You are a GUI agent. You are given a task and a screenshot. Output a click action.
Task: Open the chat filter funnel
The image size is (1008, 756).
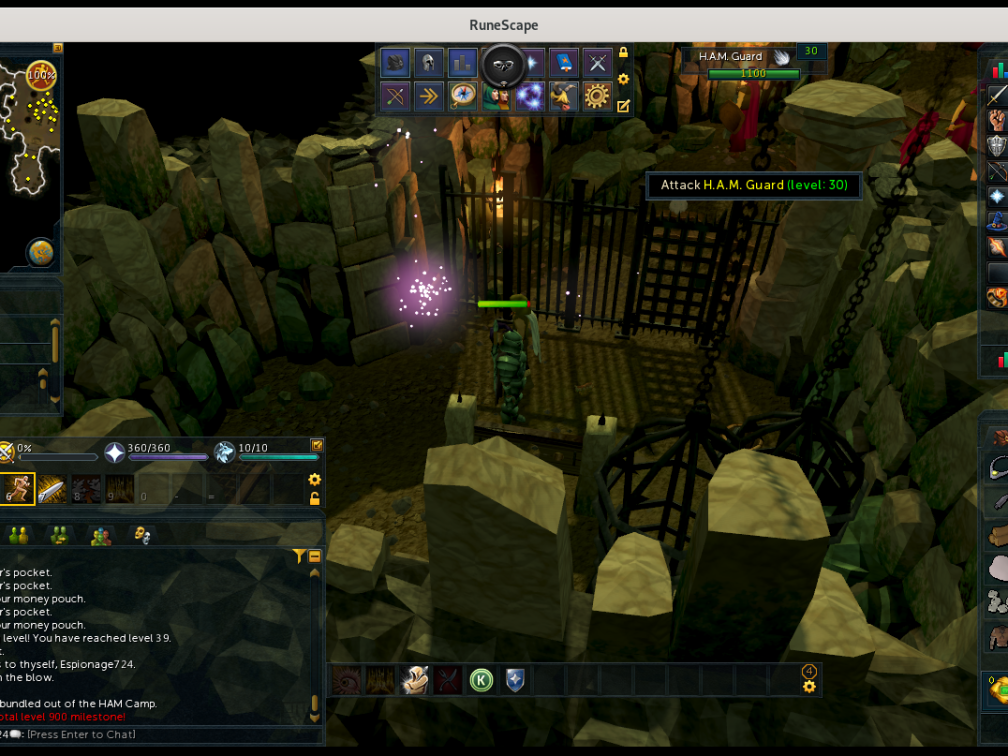click(298, 556)
